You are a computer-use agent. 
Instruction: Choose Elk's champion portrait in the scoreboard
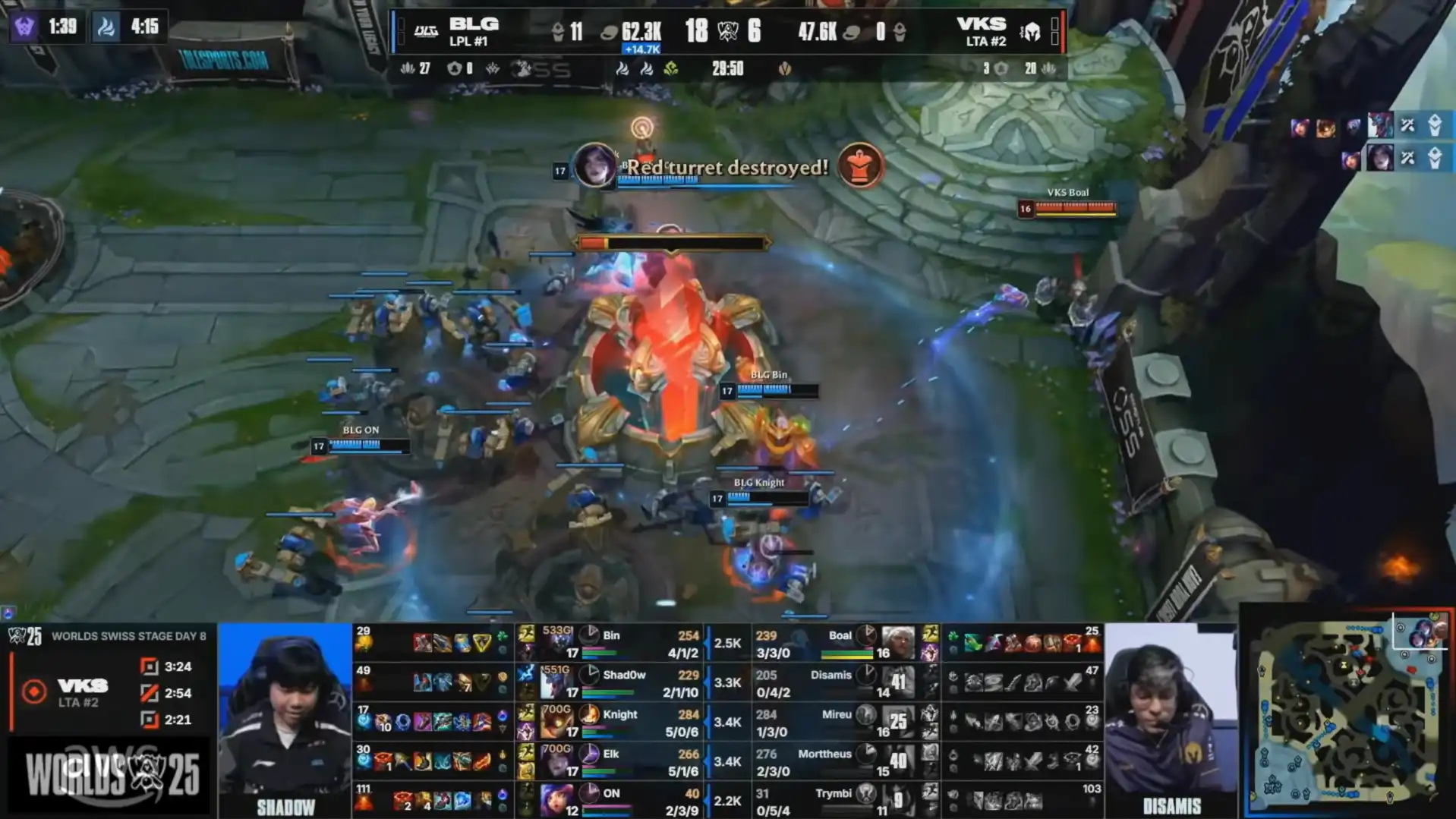(x=556, y=761)
